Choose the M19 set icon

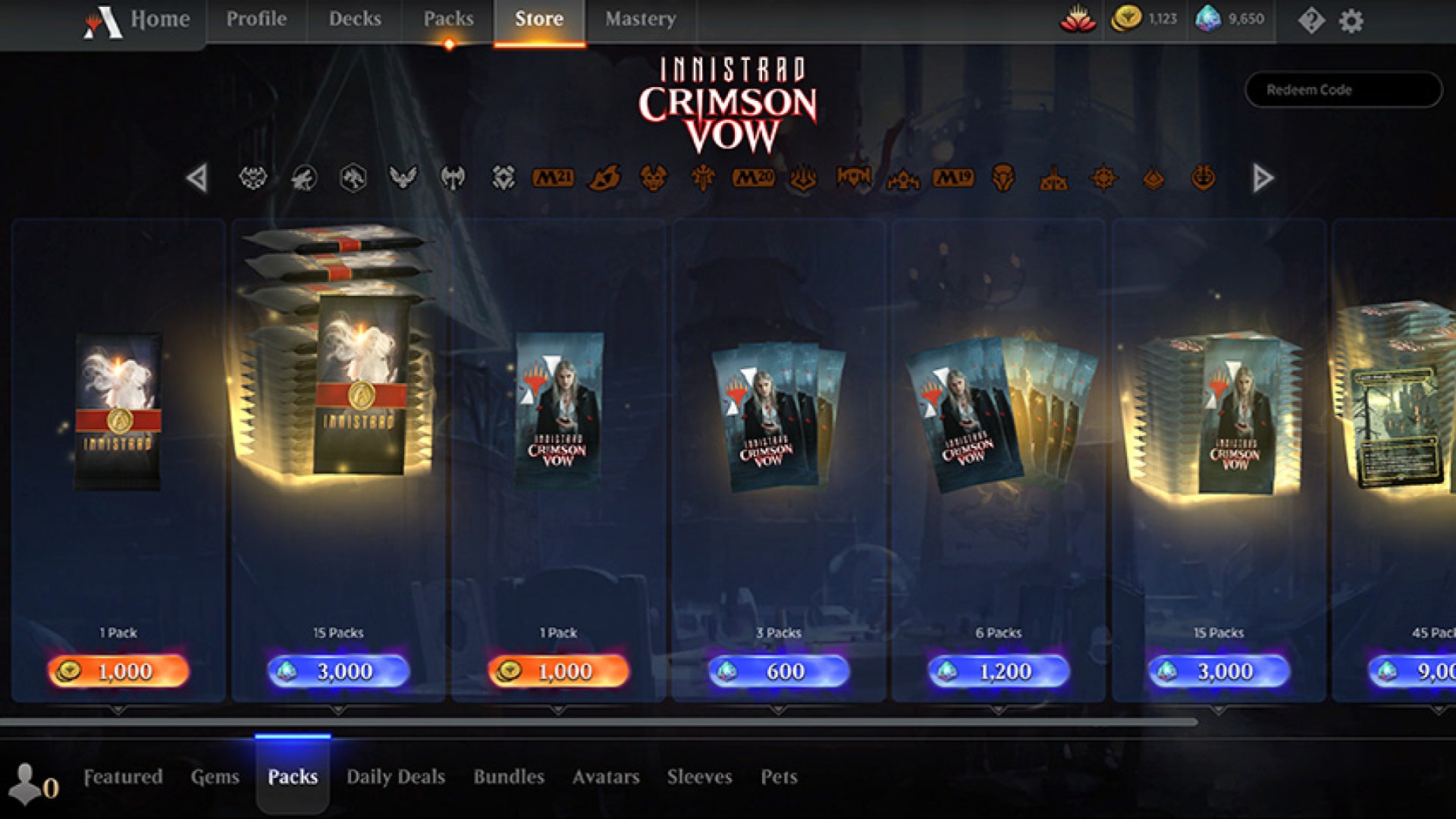(953, 177)
